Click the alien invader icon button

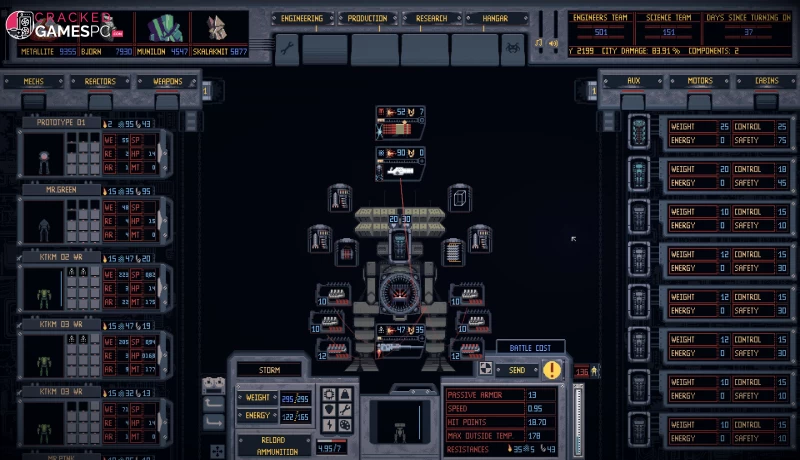pyautogui.click(x=514, y=48)
